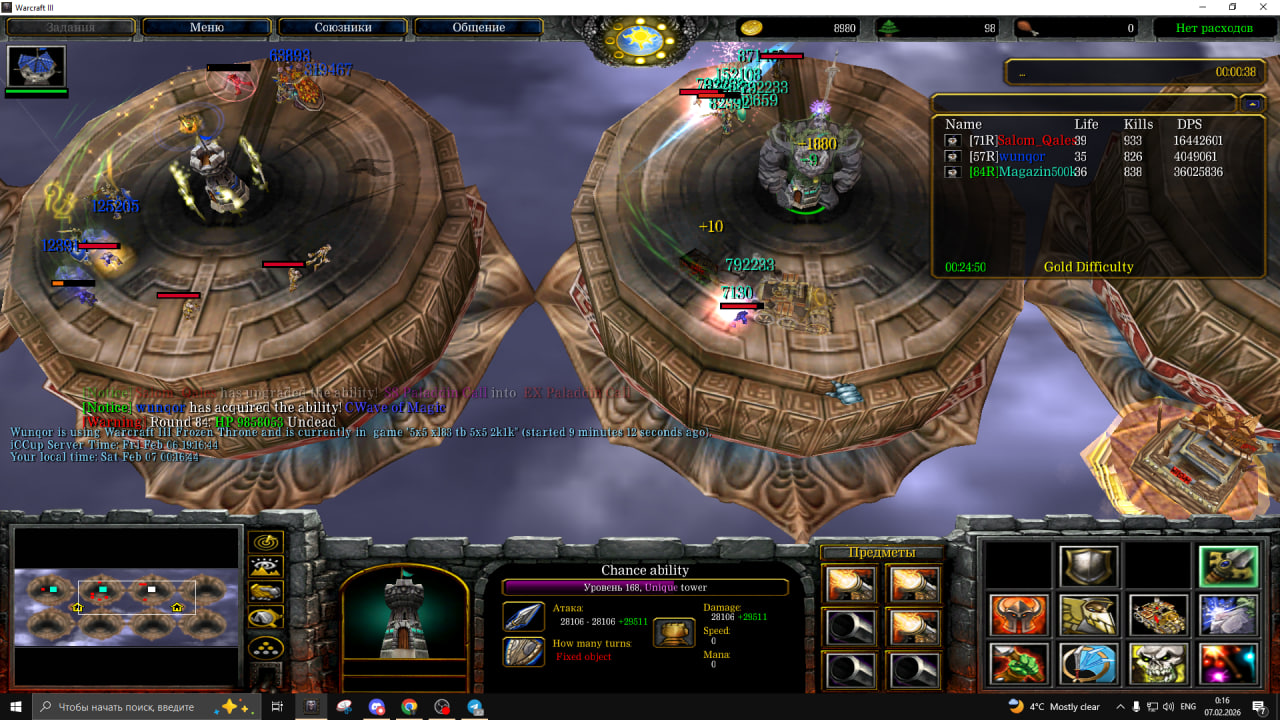
Task: Click the blue sword attack icon
Action: click(524, 616)
